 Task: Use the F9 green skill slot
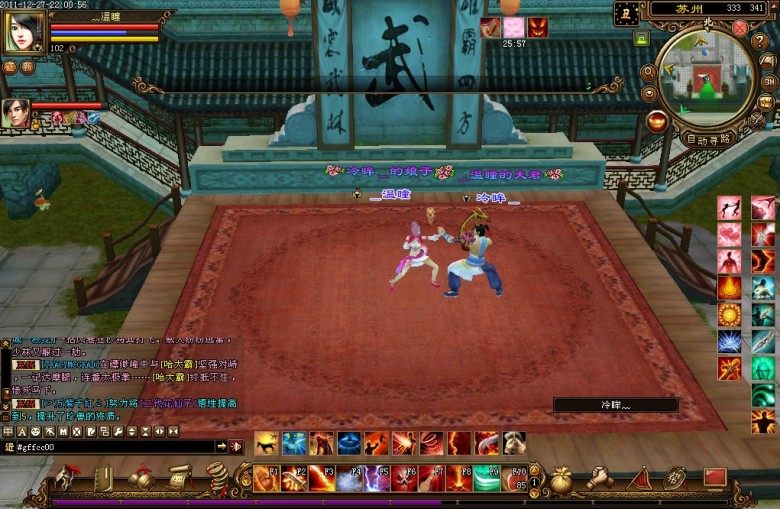point(487,478)
